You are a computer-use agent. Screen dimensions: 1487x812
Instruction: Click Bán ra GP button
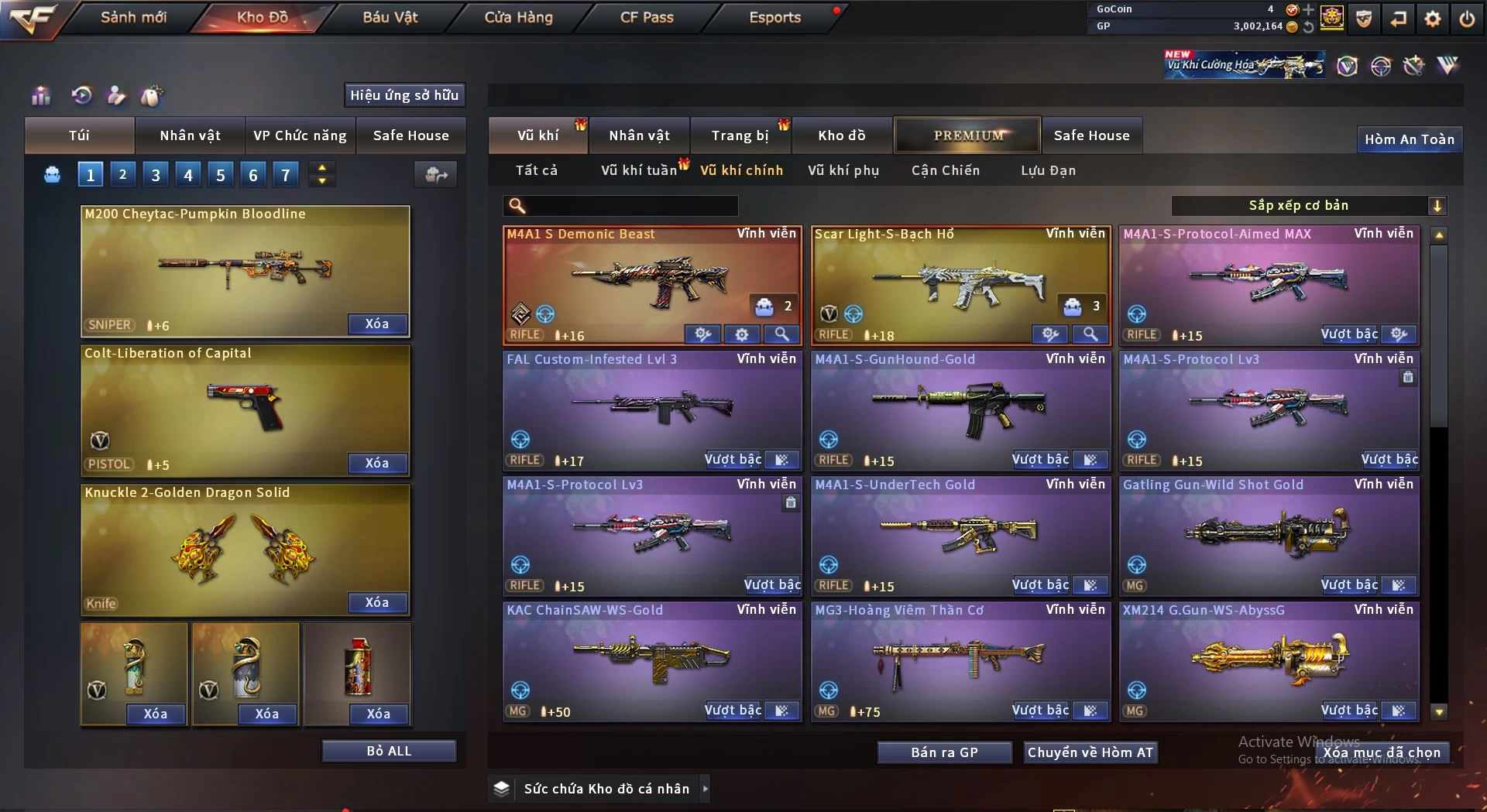[944, 752]
